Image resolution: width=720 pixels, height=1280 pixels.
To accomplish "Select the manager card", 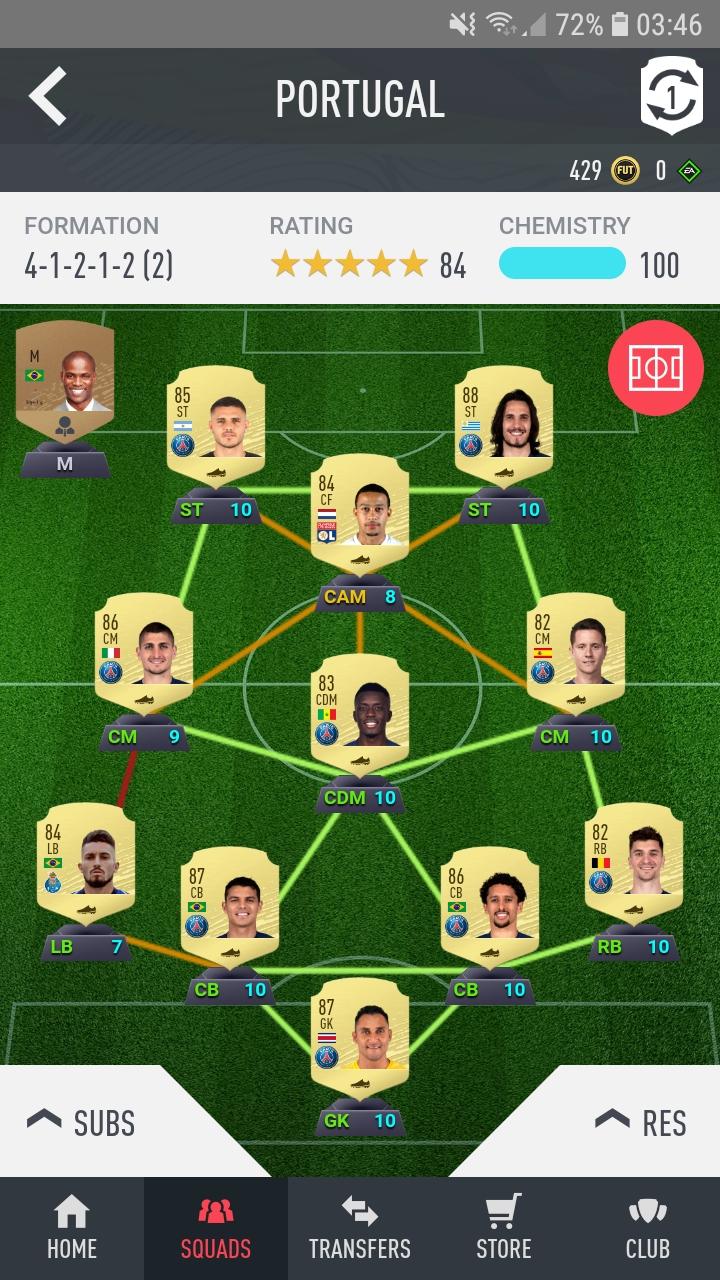I will tap(64, 385).
